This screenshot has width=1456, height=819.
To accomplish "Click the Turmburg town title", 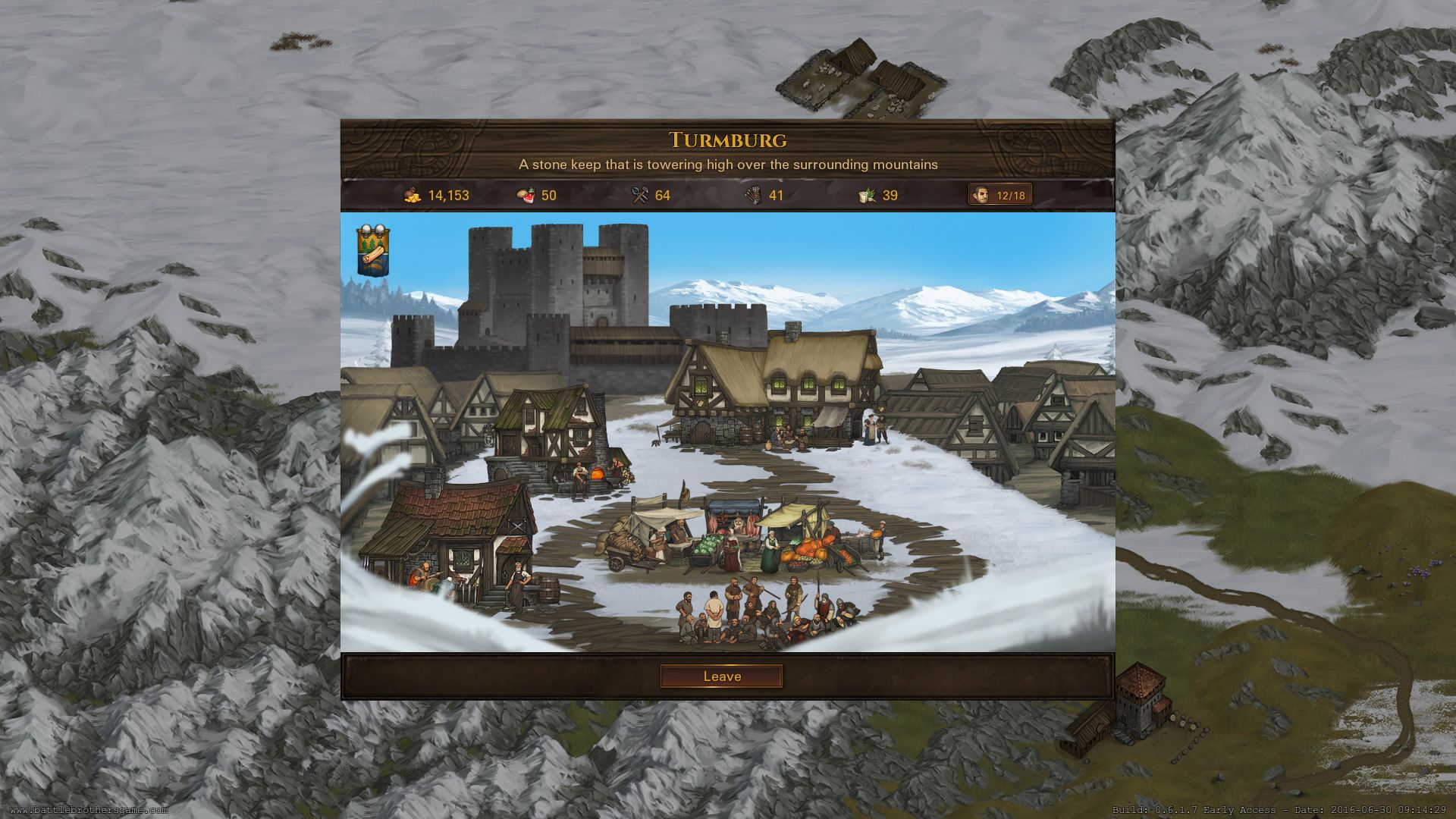I will click(728, 140).
